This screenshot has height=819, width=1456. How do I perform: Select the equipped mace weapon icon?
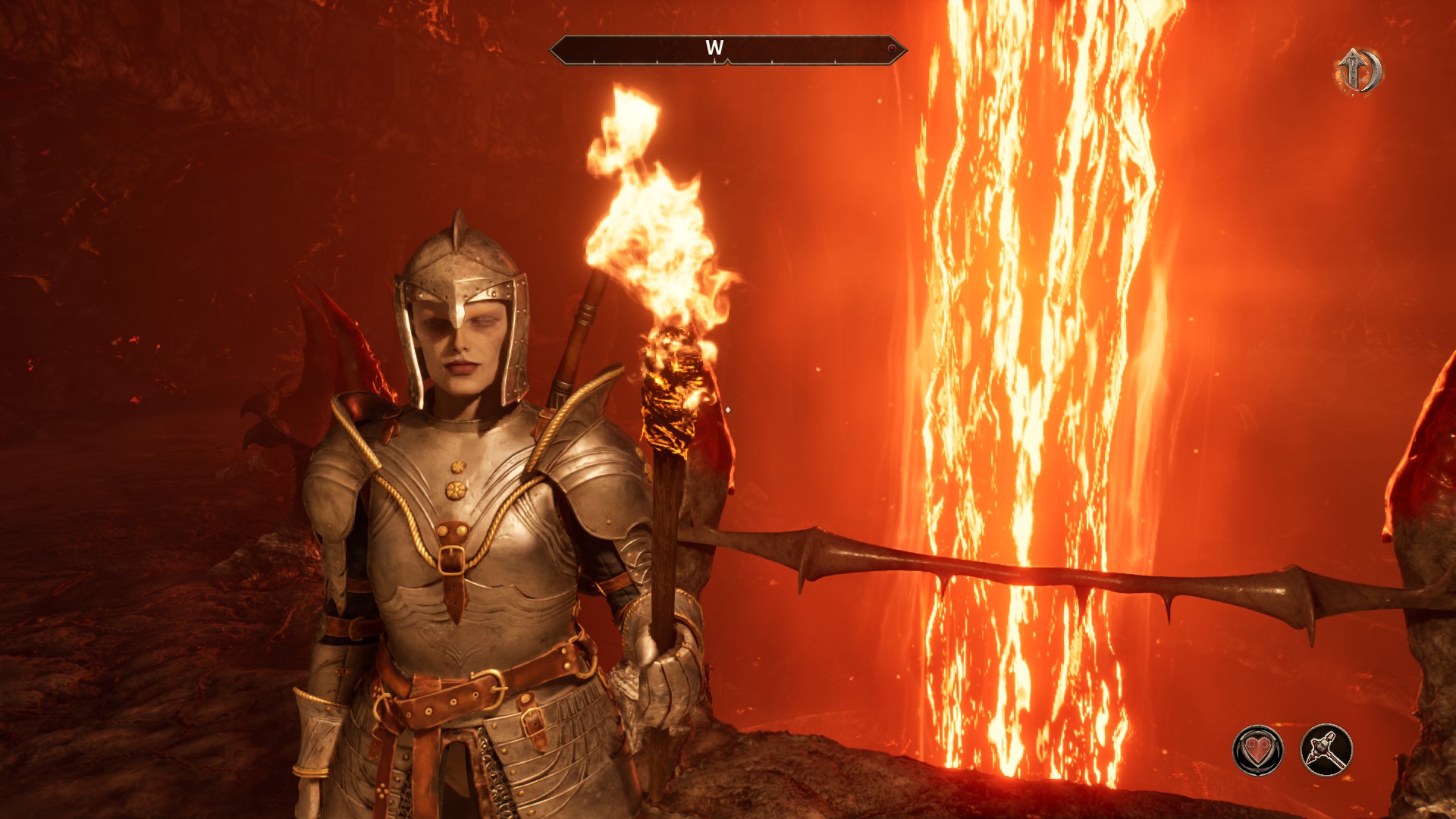point(1326,751)
